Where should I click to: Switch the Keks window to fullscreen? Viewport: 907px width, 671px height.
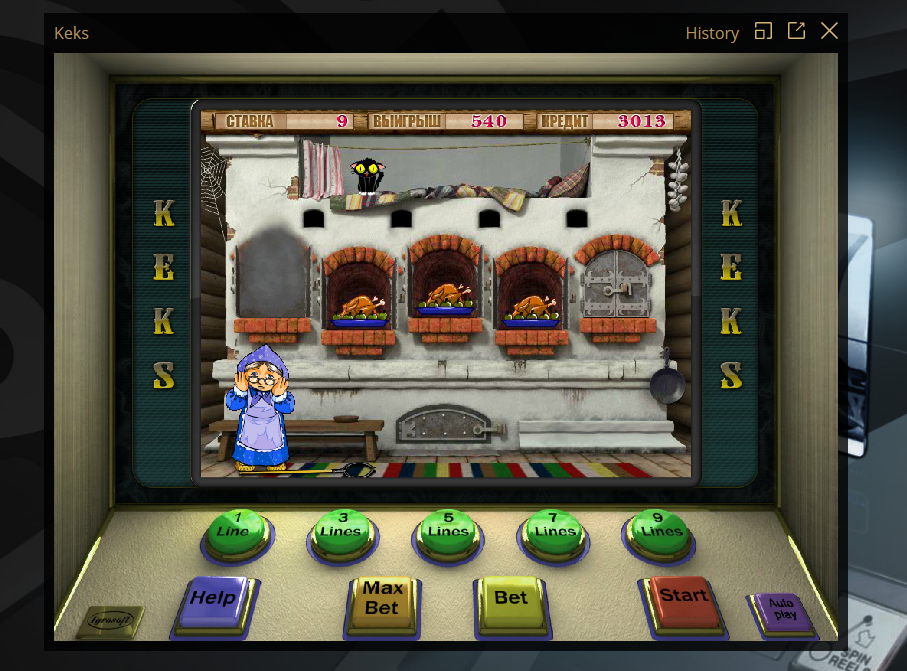coord(763,31)
